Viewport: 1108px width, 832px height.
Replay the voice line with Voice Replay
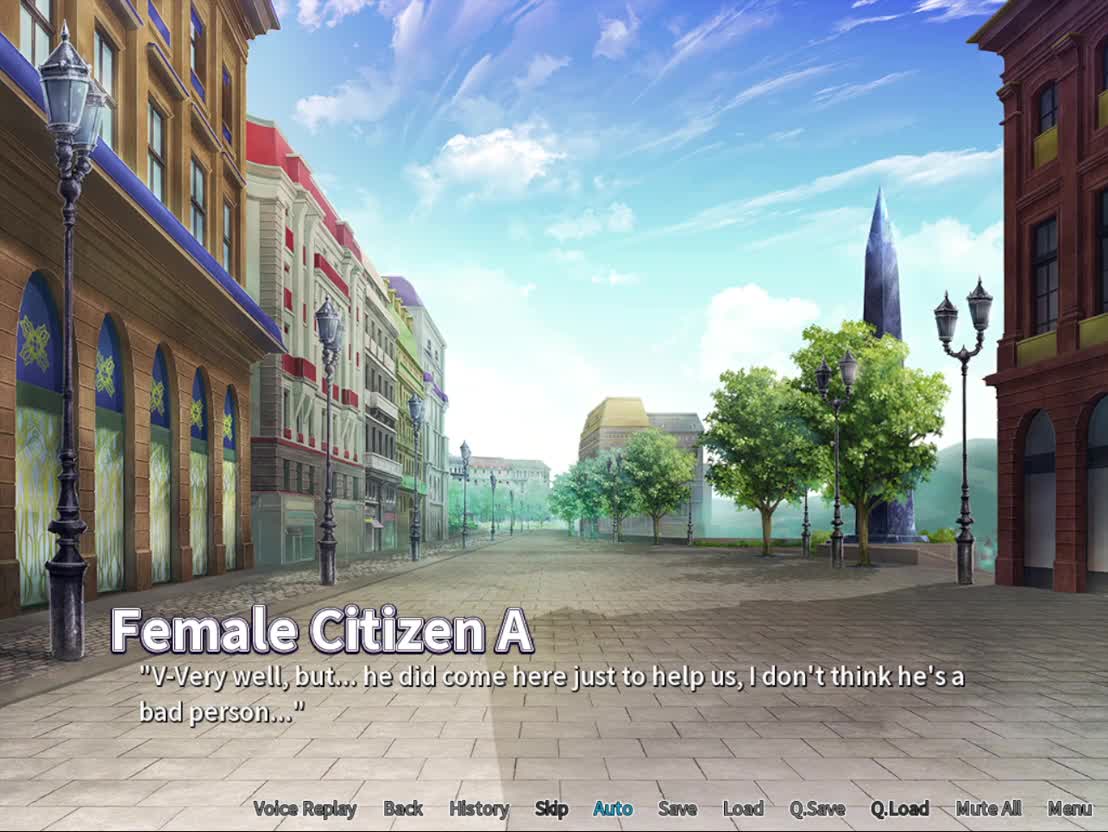click(305, 809)
